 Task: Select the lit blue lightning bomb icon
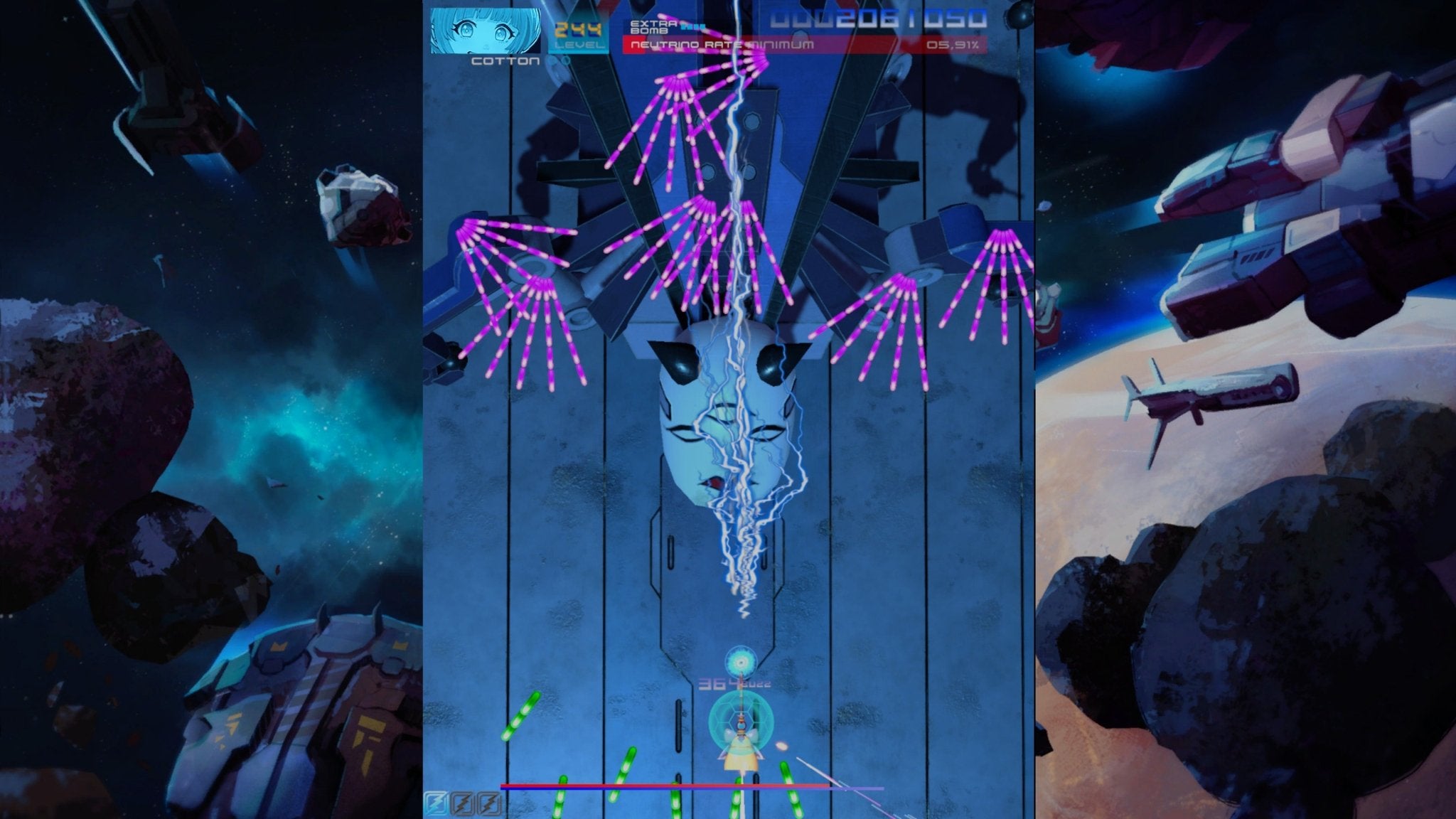pyautogui.click(x=435, y=804)
